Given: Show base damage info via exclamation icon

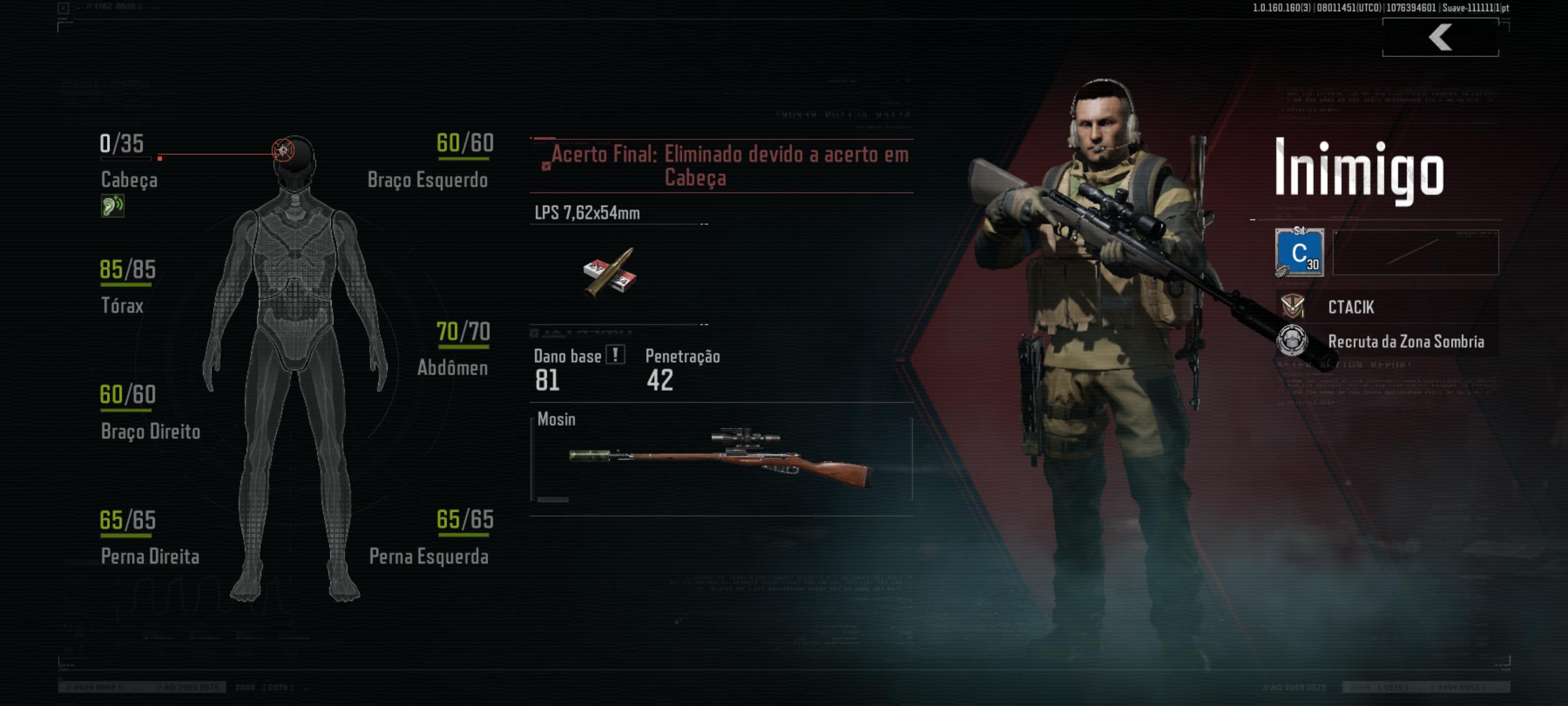Looking at the screenshot, I should click(615, 355).
